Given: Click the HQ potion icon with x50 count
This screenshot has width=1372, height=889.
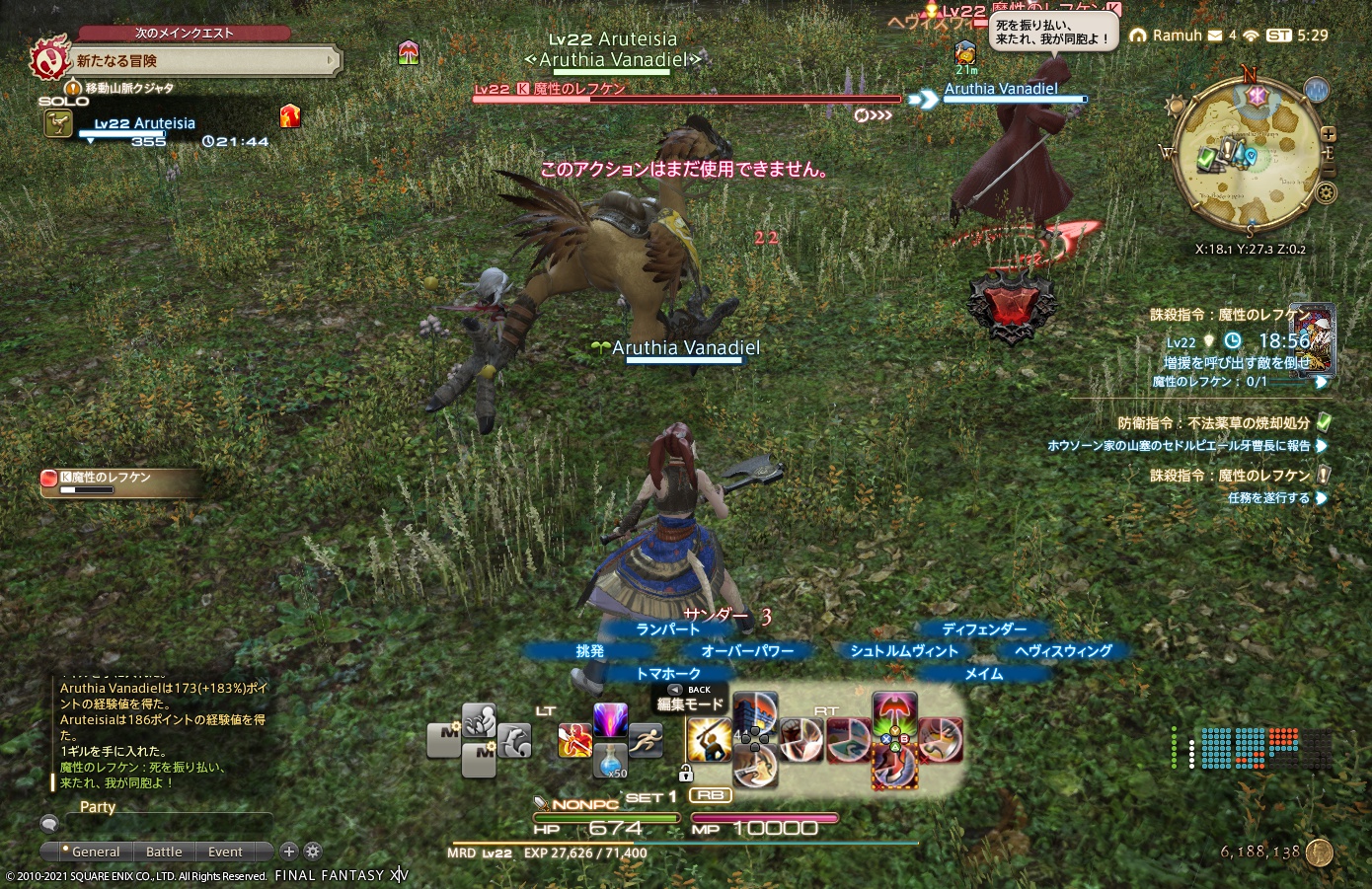Looking at the screenshot, I should (611, 762).
